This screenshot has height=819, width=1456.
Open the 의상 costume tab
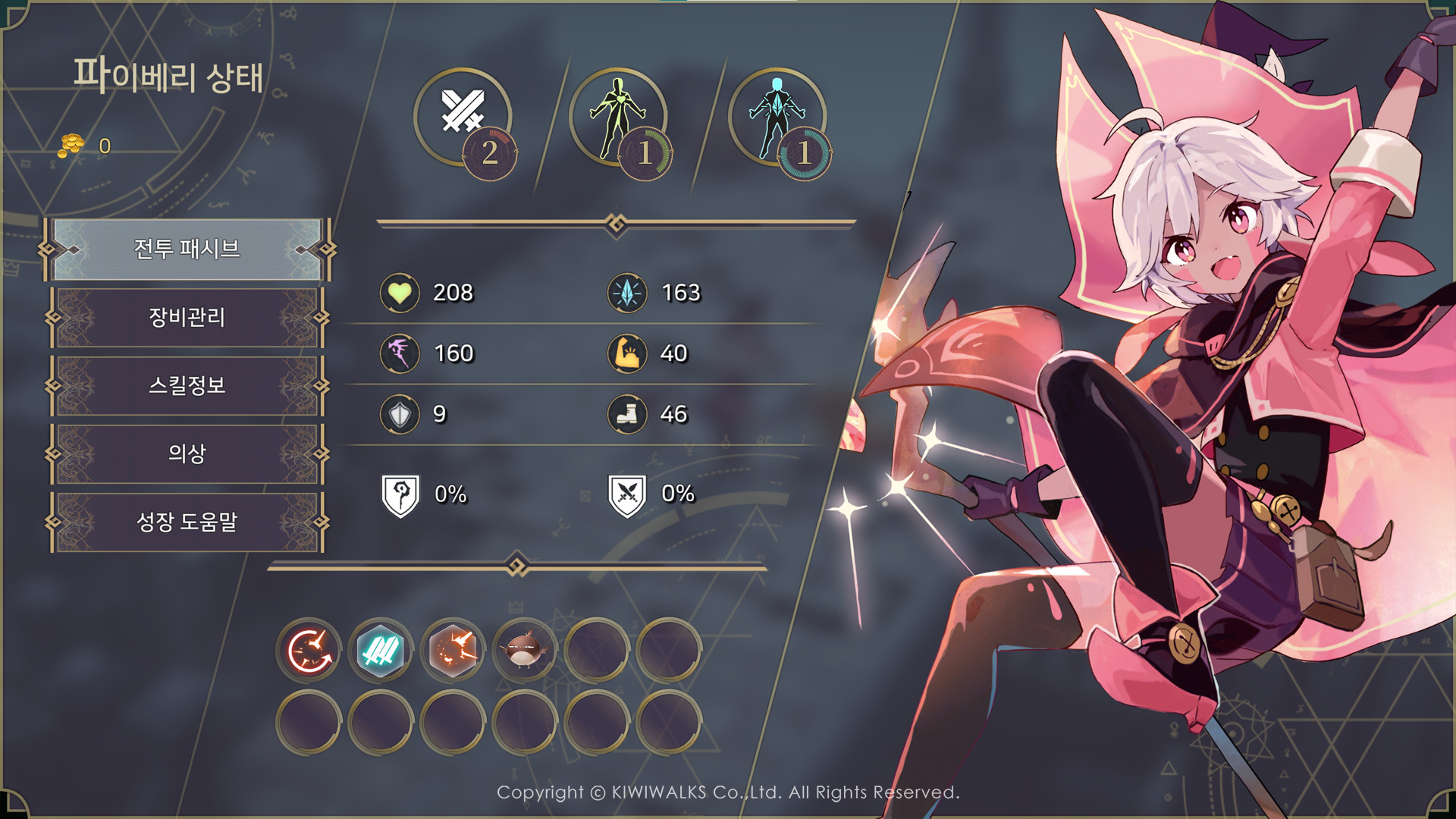coord(187,453)
